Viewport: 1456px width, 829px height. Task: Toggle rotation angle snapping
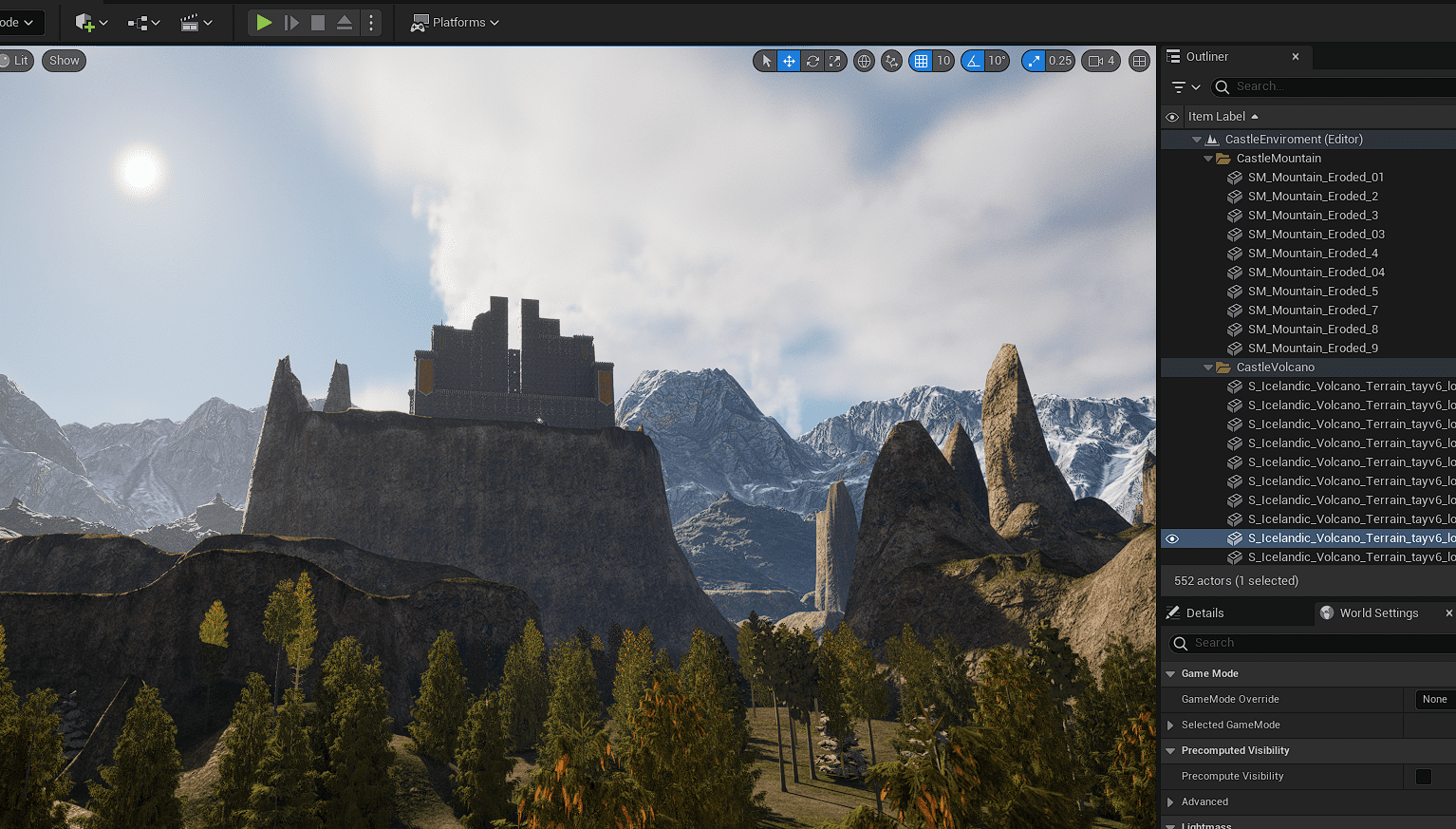coord(973,61)
